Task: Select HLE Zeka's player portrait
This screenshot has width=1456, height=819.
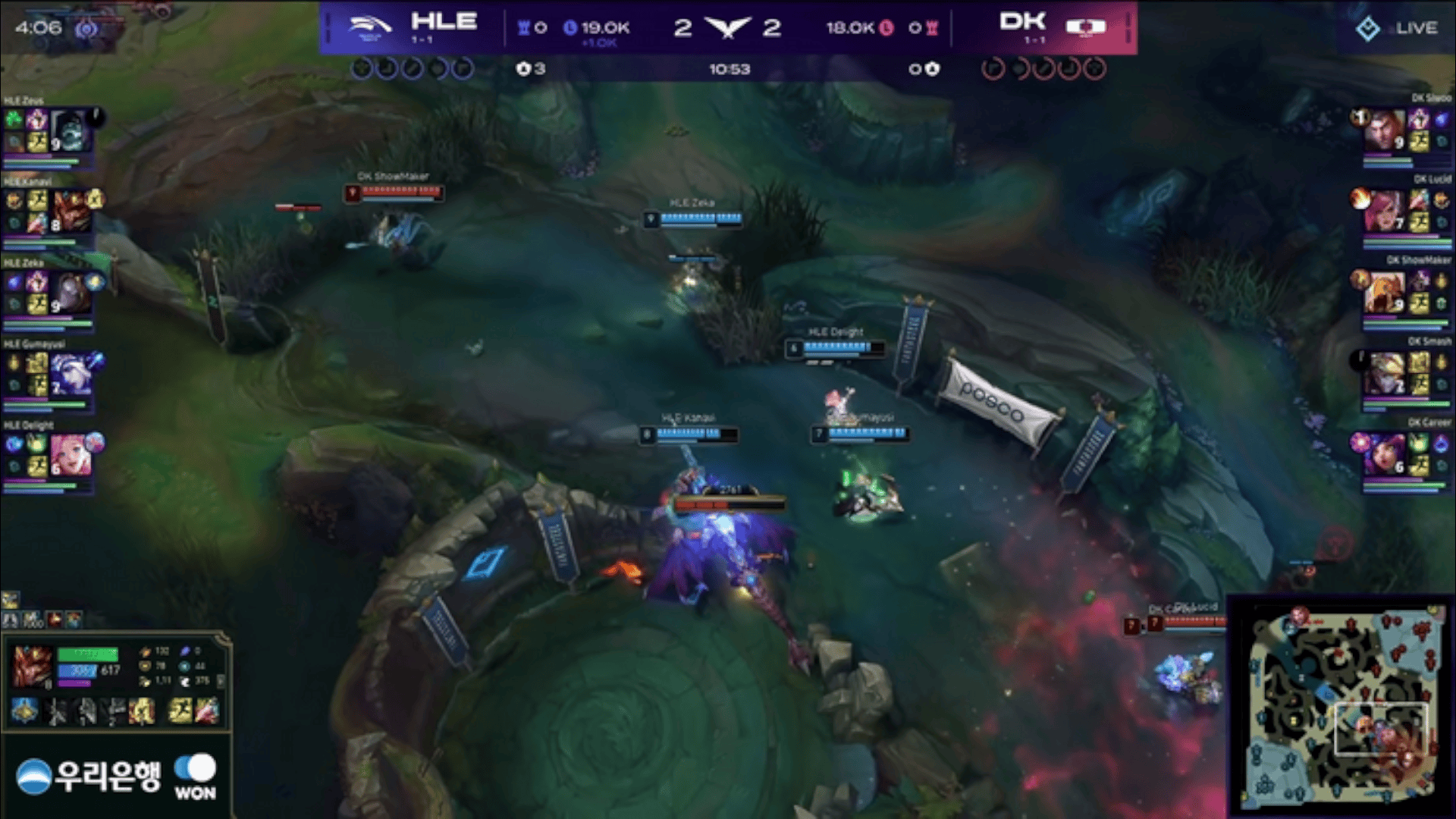Action: (x=71, y=293)
